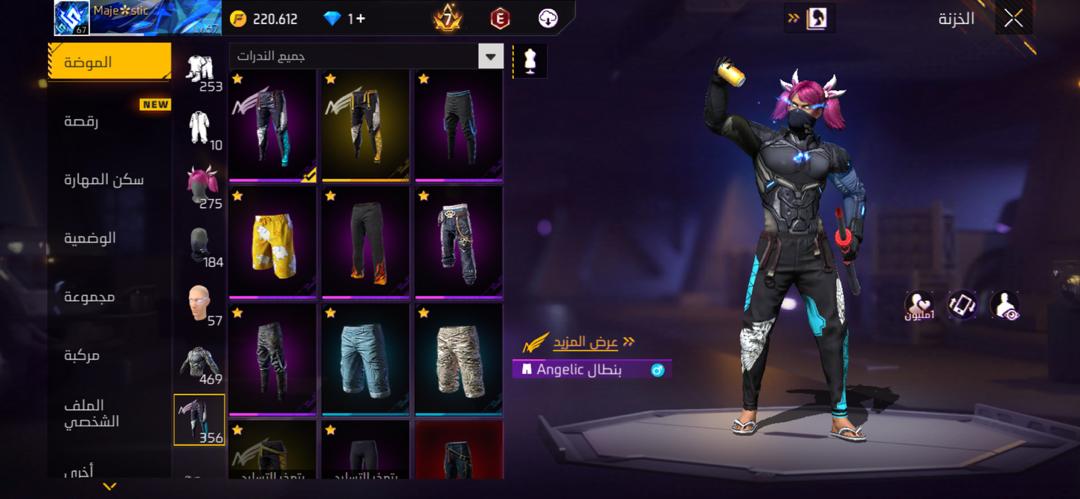Choose the bald head face category
Viewport: 1080px width, 499px height.
tap(201, 303)
